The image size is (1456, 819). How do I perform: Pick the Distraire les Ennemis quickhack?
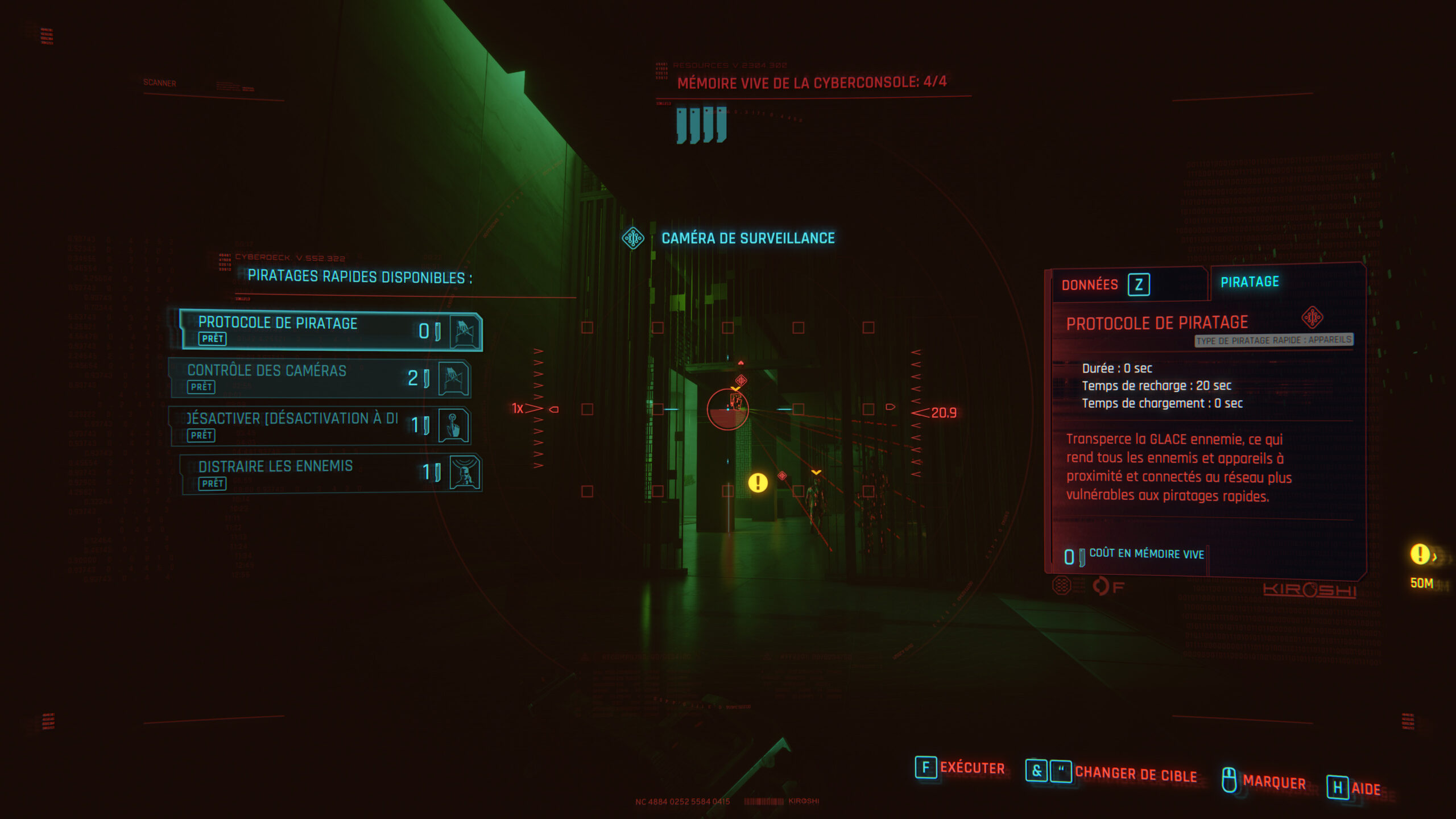[331, 473]
